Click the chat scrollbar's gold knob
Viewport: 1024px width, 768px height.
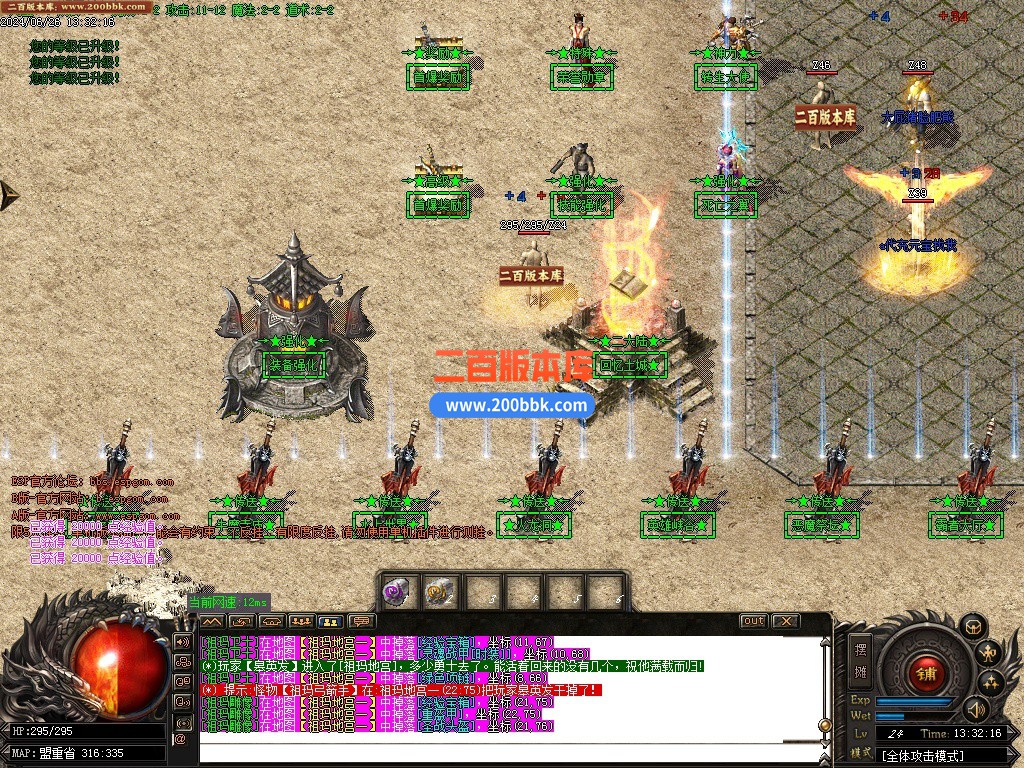pos(825,725)
